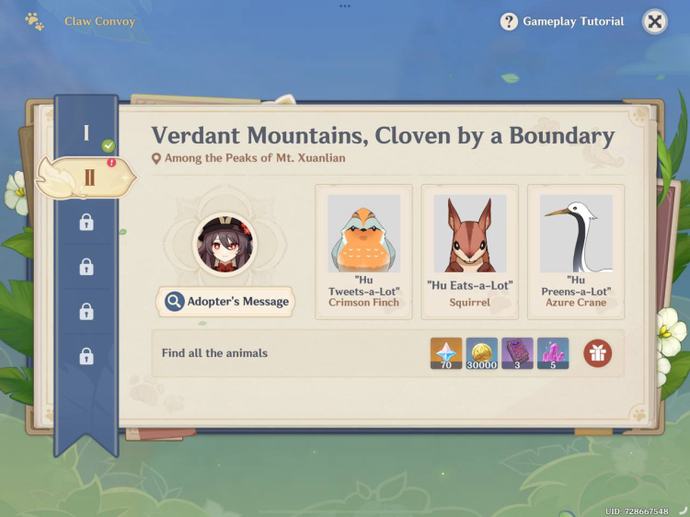Close the Claw Convoy screen

click(x=654, y=21)
